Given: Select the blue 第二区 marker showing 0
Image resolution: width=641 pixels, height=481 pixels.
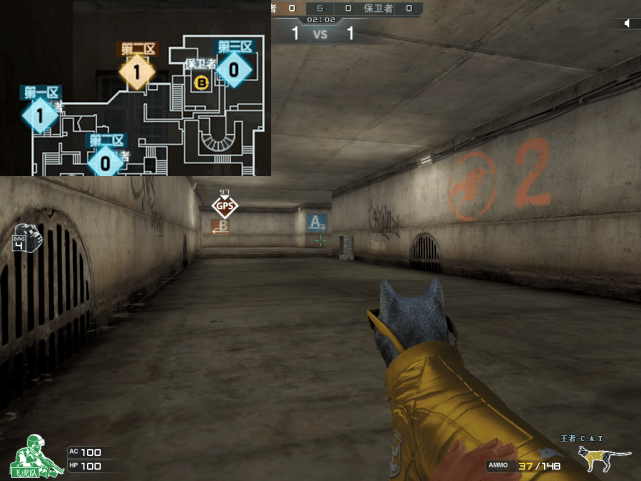Looking at the screenshot, I should (106, 160).
